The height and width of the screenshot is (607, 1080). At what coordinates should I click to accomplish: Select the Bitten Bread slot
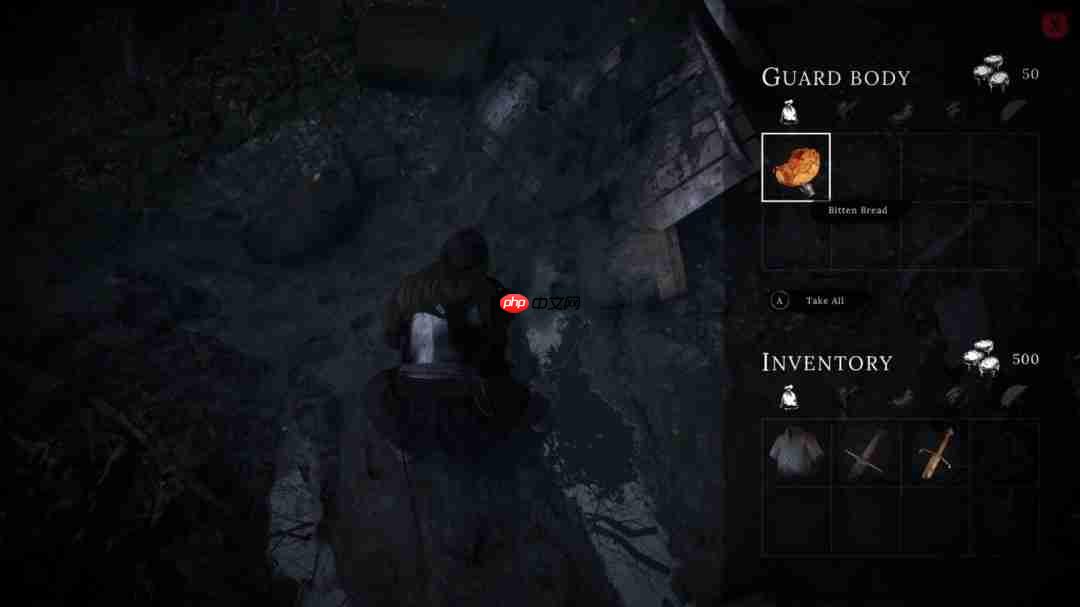(x=796, y=168)
